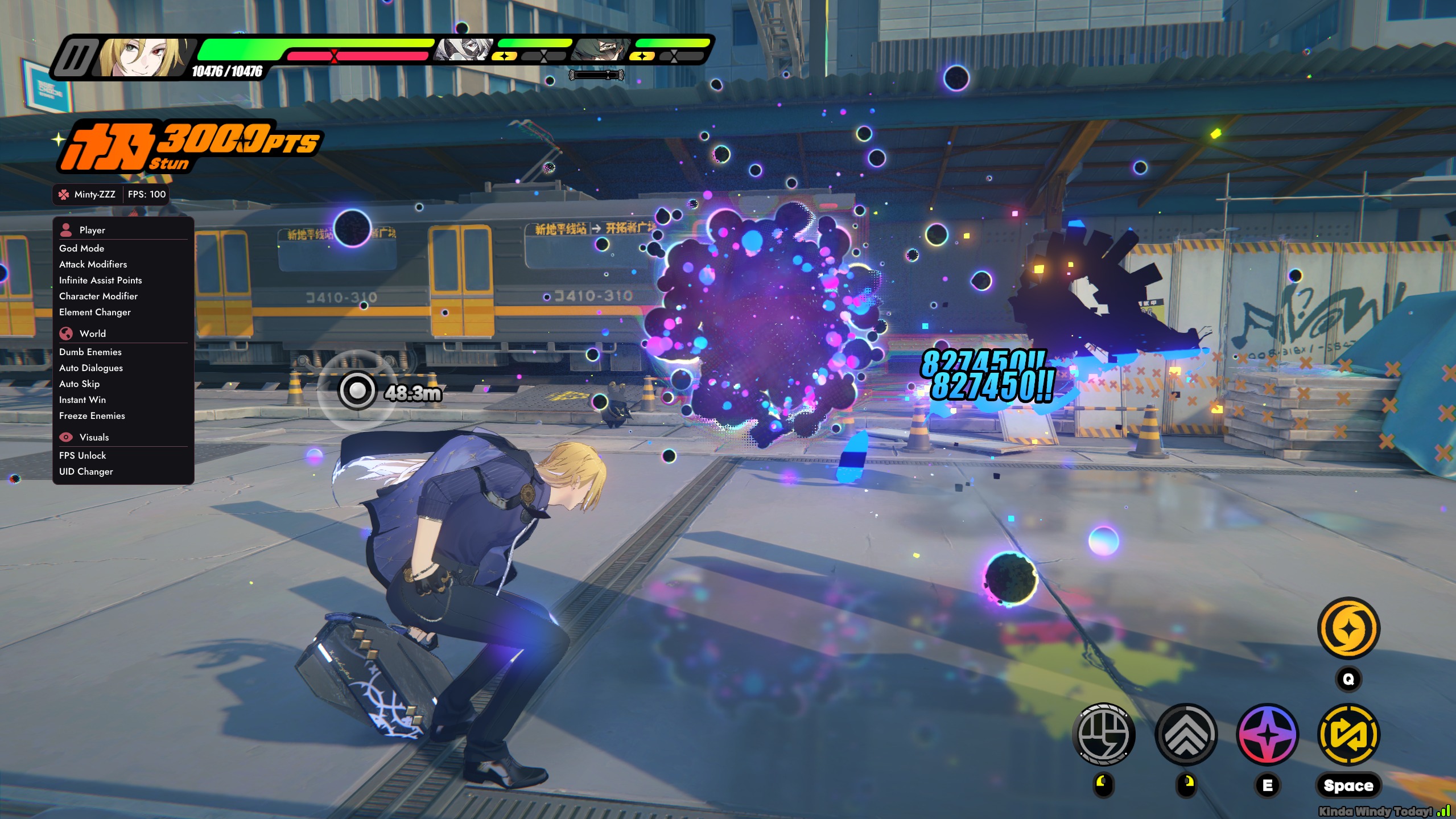
Task: Click the pause button beside the portrait
Action: 75,57
